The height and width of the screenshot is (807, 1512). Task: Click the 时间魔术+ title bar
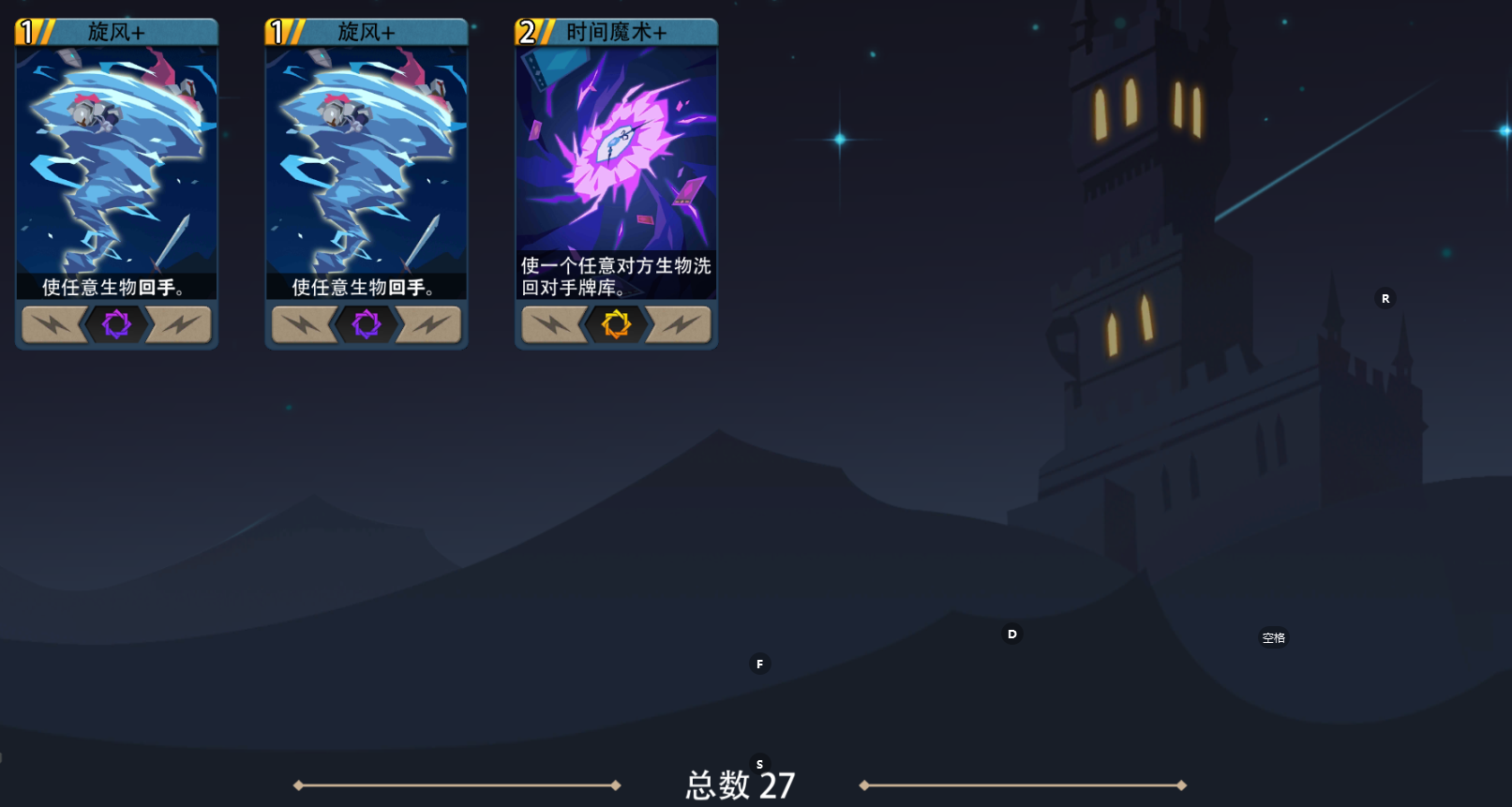[x=615, y=30]
